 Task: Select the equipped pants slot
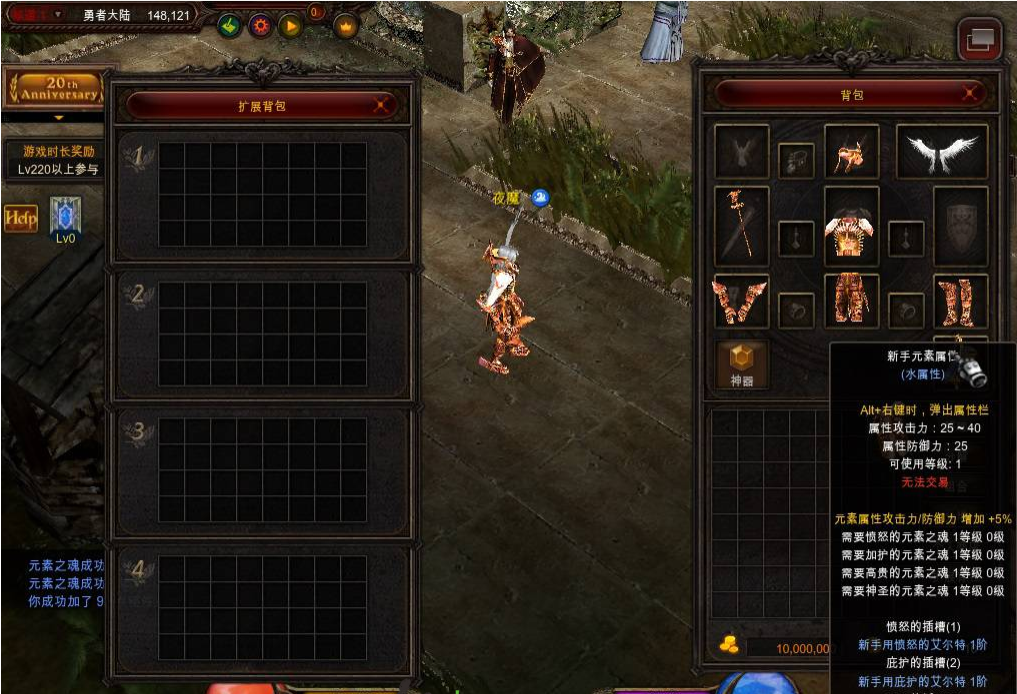[x=851, y=301]
